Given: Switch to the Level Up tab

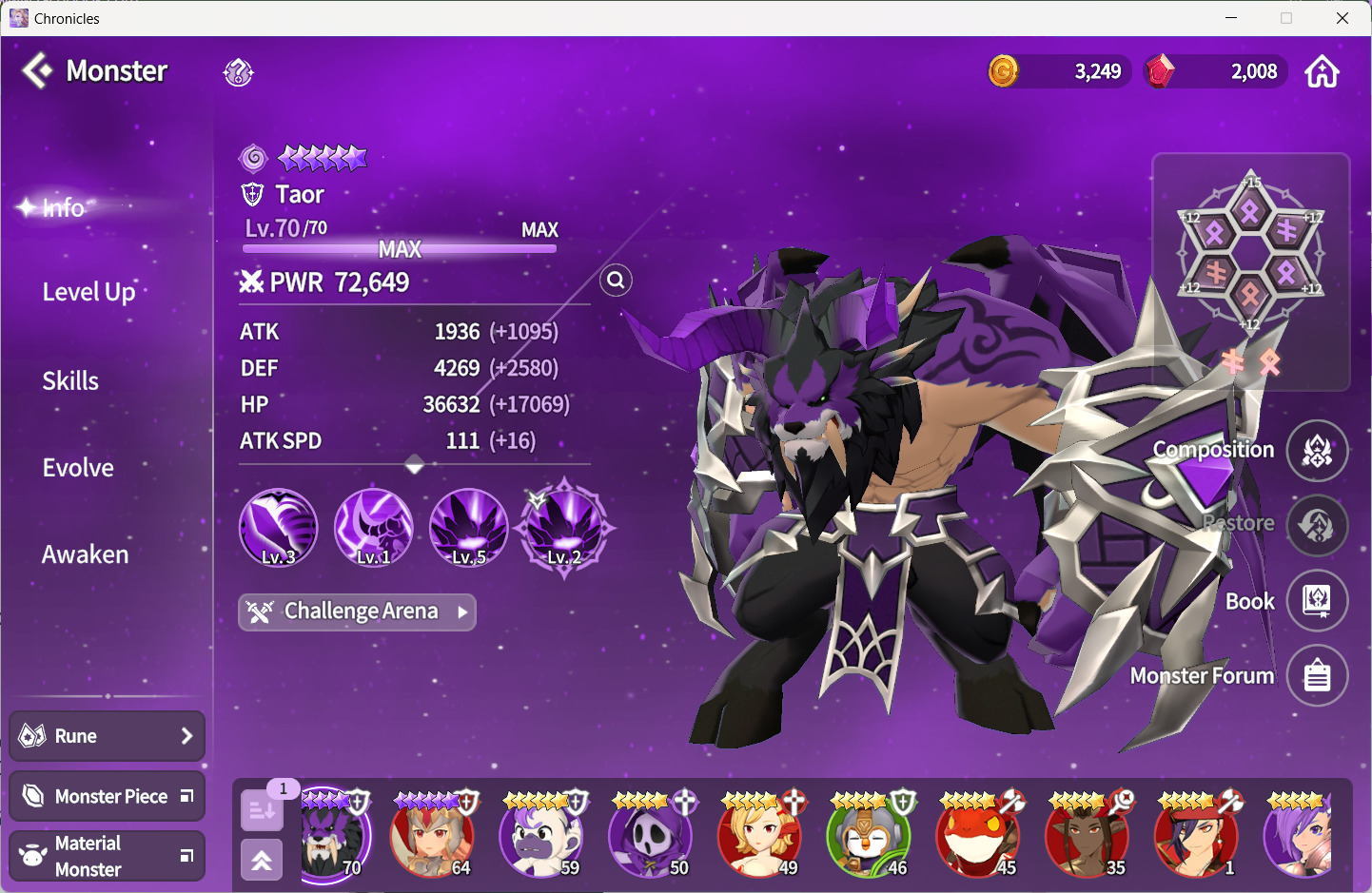Looking at the screenshot, I should tap(88, 292).
